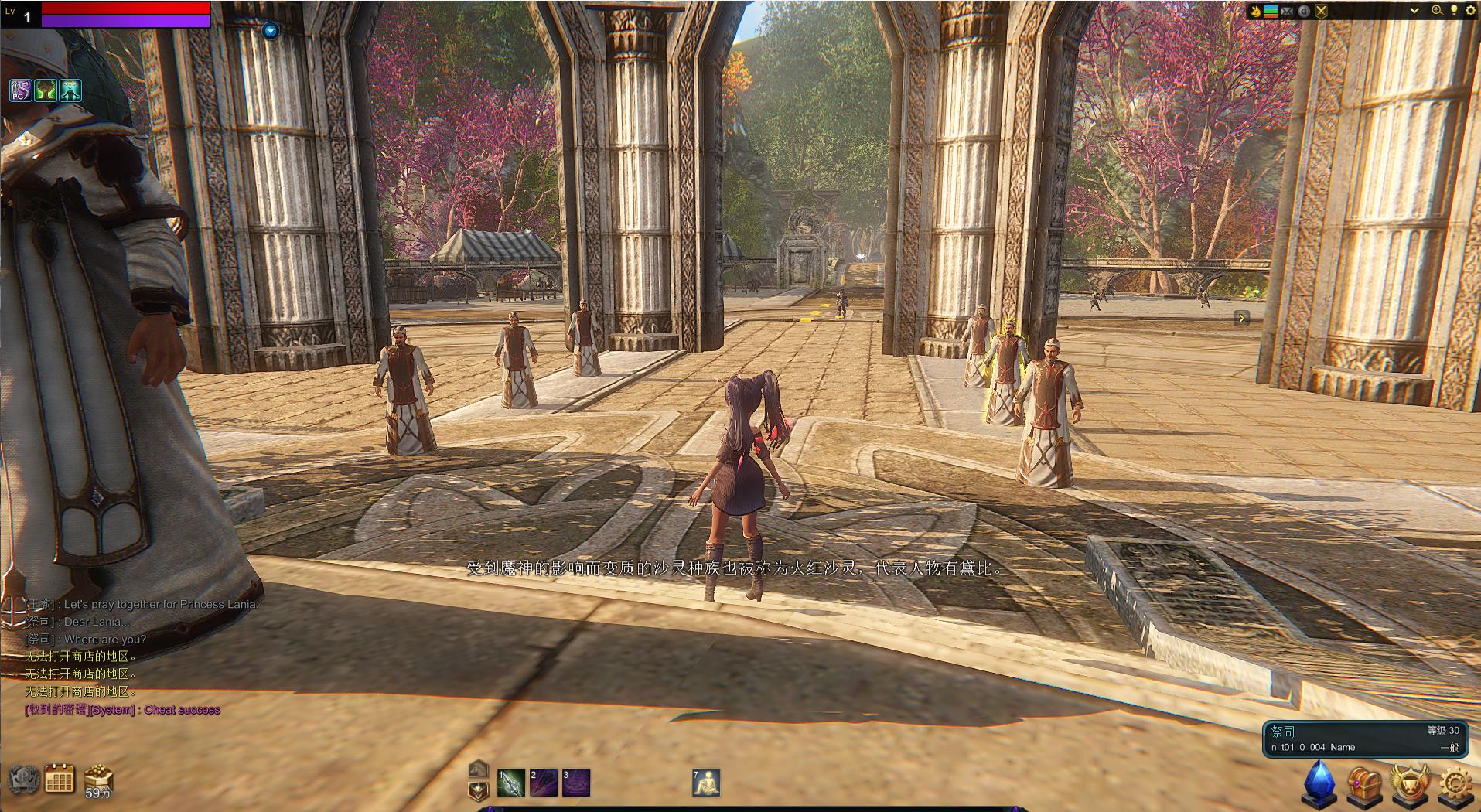1481x812 pixels.
Task: Open the treasure chest inventory icon
Action: pos(1364,784)
